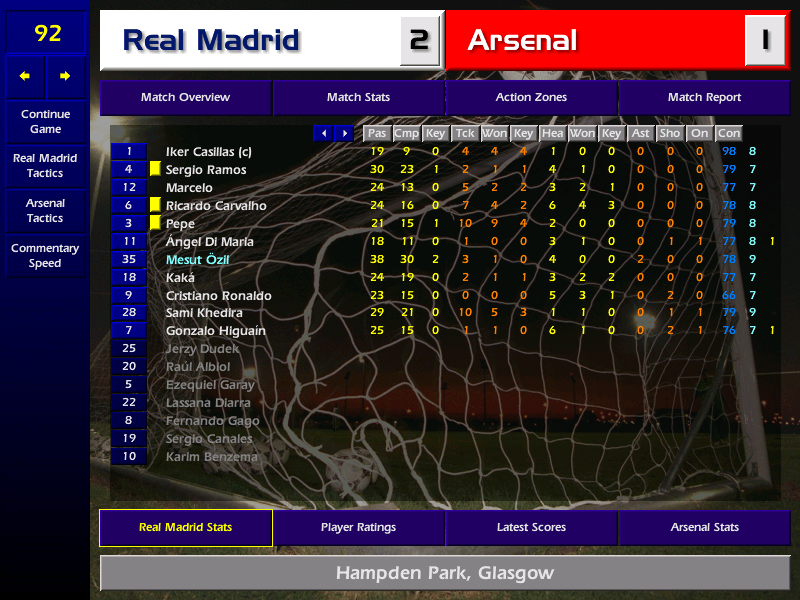Select Real Madrid Stats tab

click(x=185, y=527)
